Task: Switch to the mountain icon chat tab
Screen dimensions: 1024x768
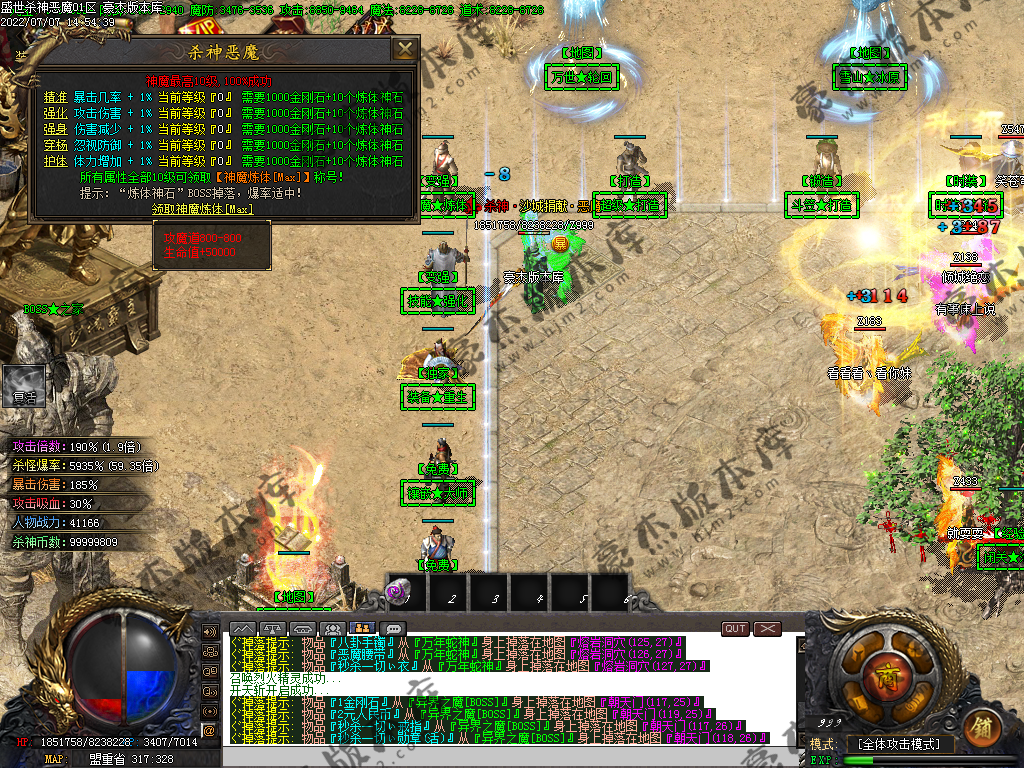Action: 242,628
